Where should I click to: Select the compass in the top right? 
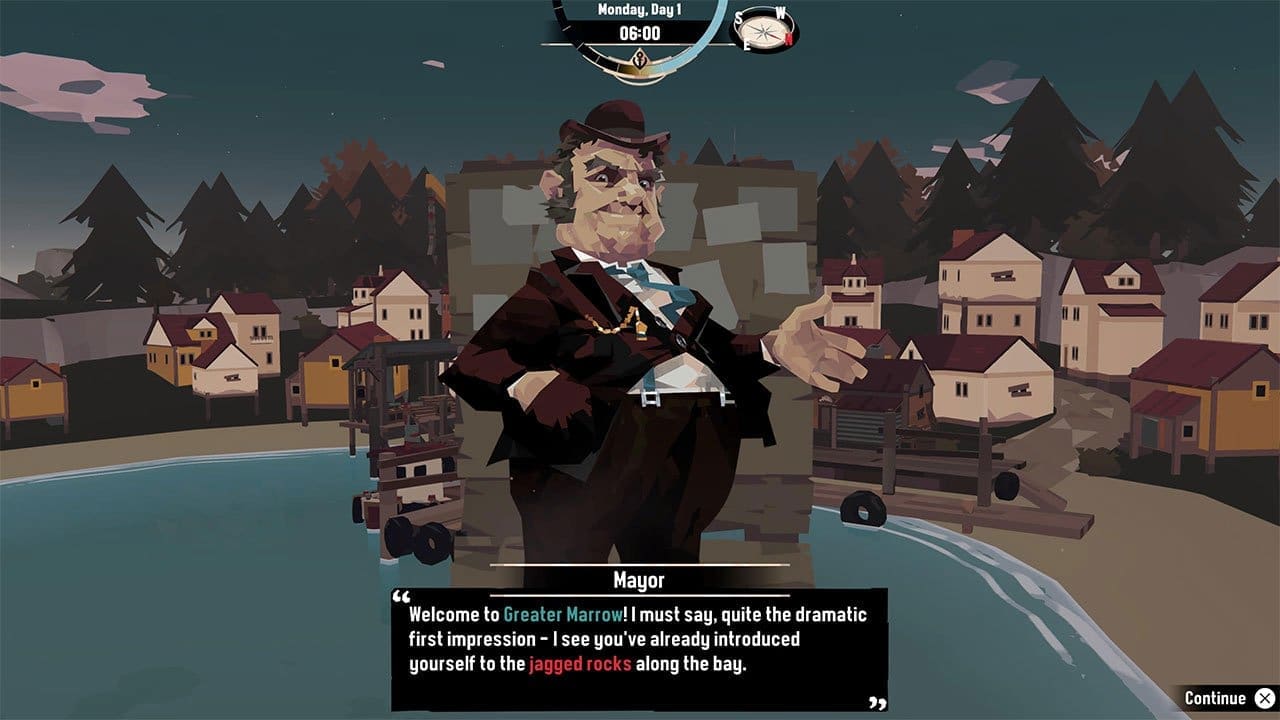click(763, 29)
